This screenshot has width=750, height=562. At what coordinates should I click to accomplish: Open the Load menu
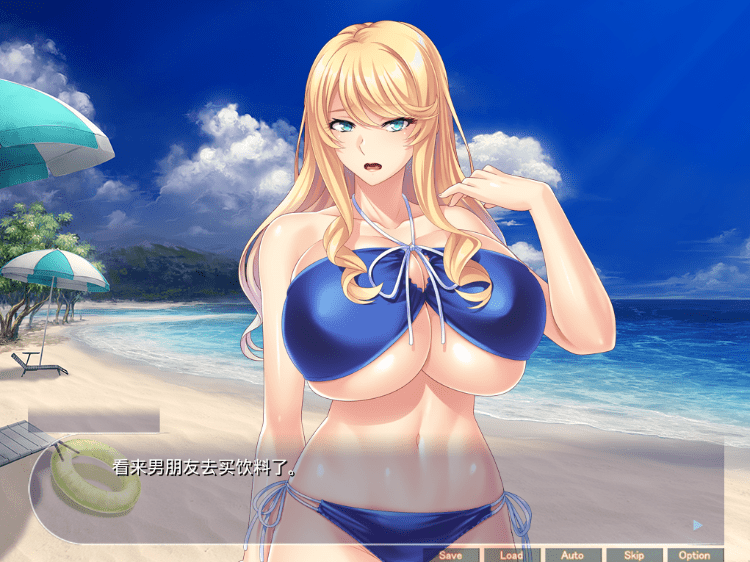tap(511, 555)
